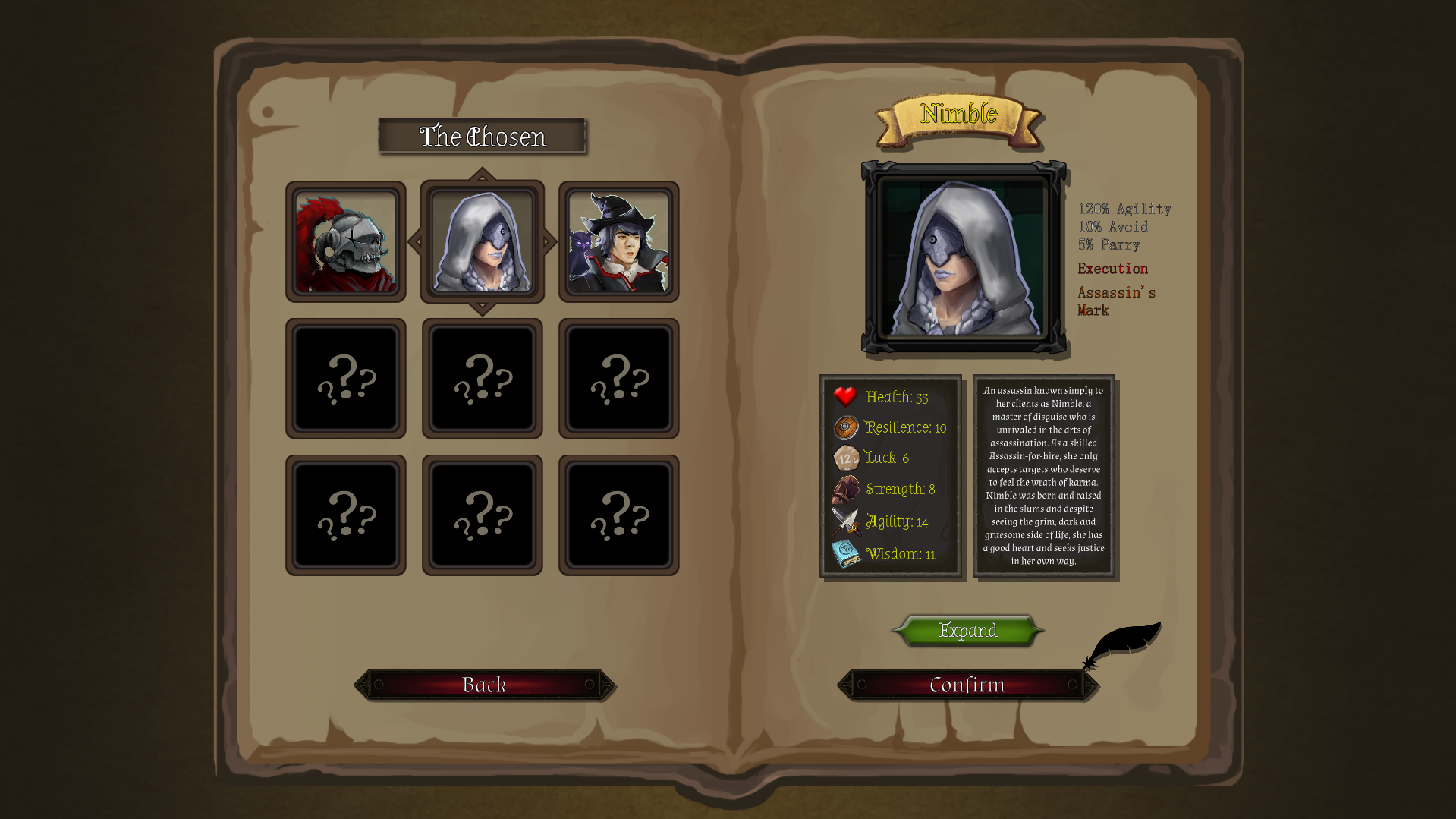Click the Assassin's Mark ability label
The image size is (1456, 819).
1115,301
